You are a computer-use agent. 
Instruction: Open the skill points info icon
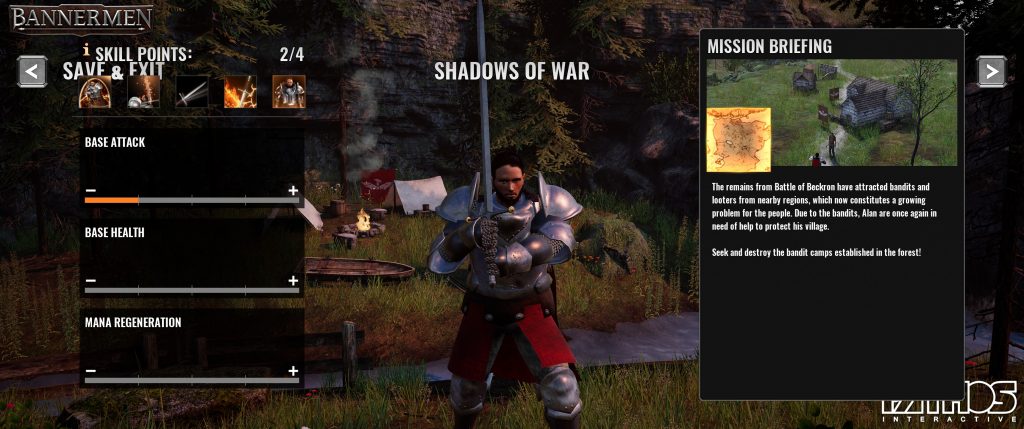(87, 50)
